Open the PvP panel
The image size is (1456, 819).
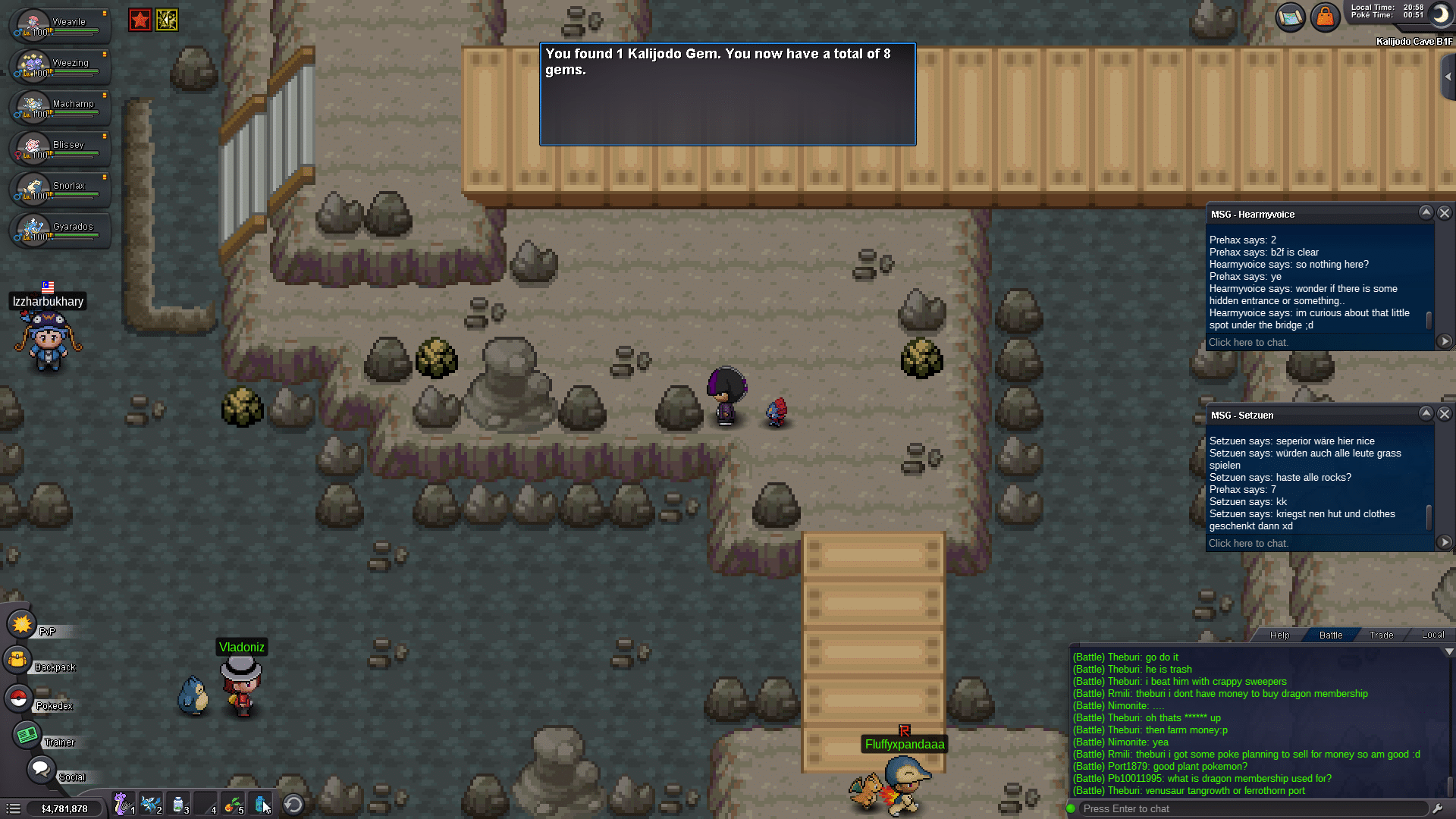(x=21, y=624)
